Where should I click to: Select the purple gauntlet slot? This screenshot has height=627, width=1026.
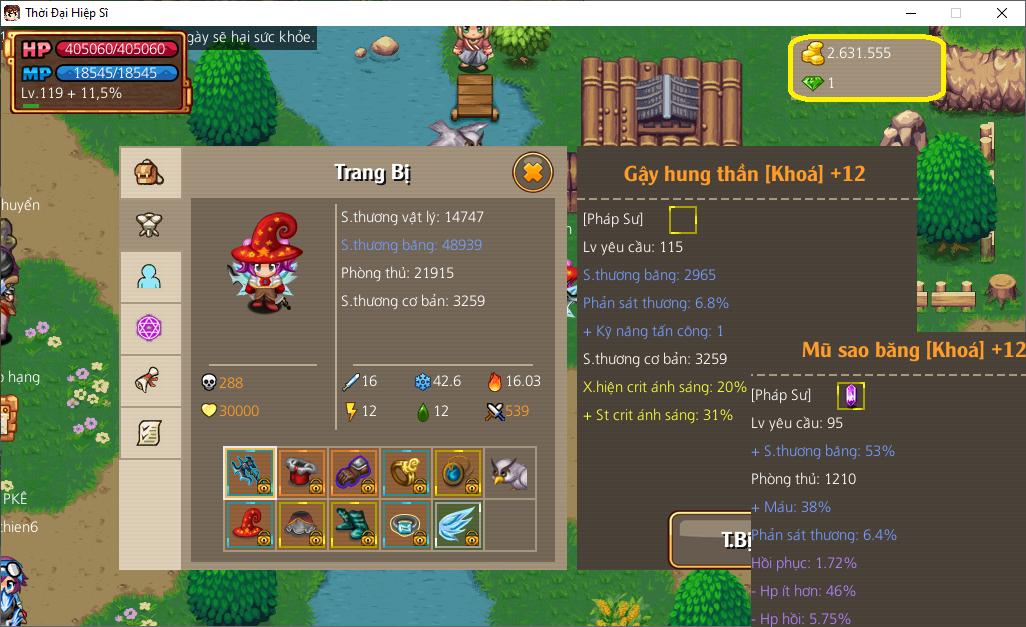(x=354, y=473)
